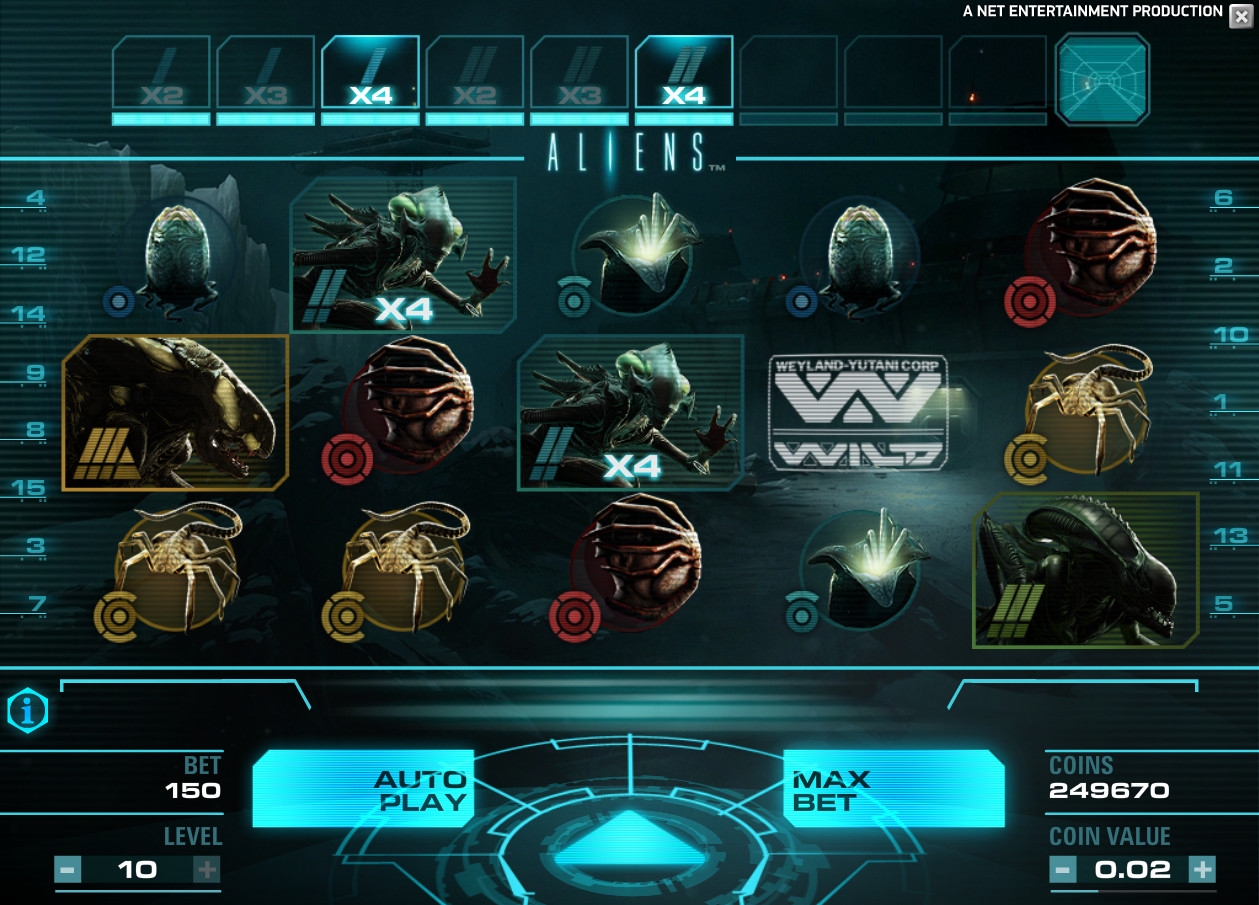
Task: Open the paytable info hexagon
Action: pos(28,711)
